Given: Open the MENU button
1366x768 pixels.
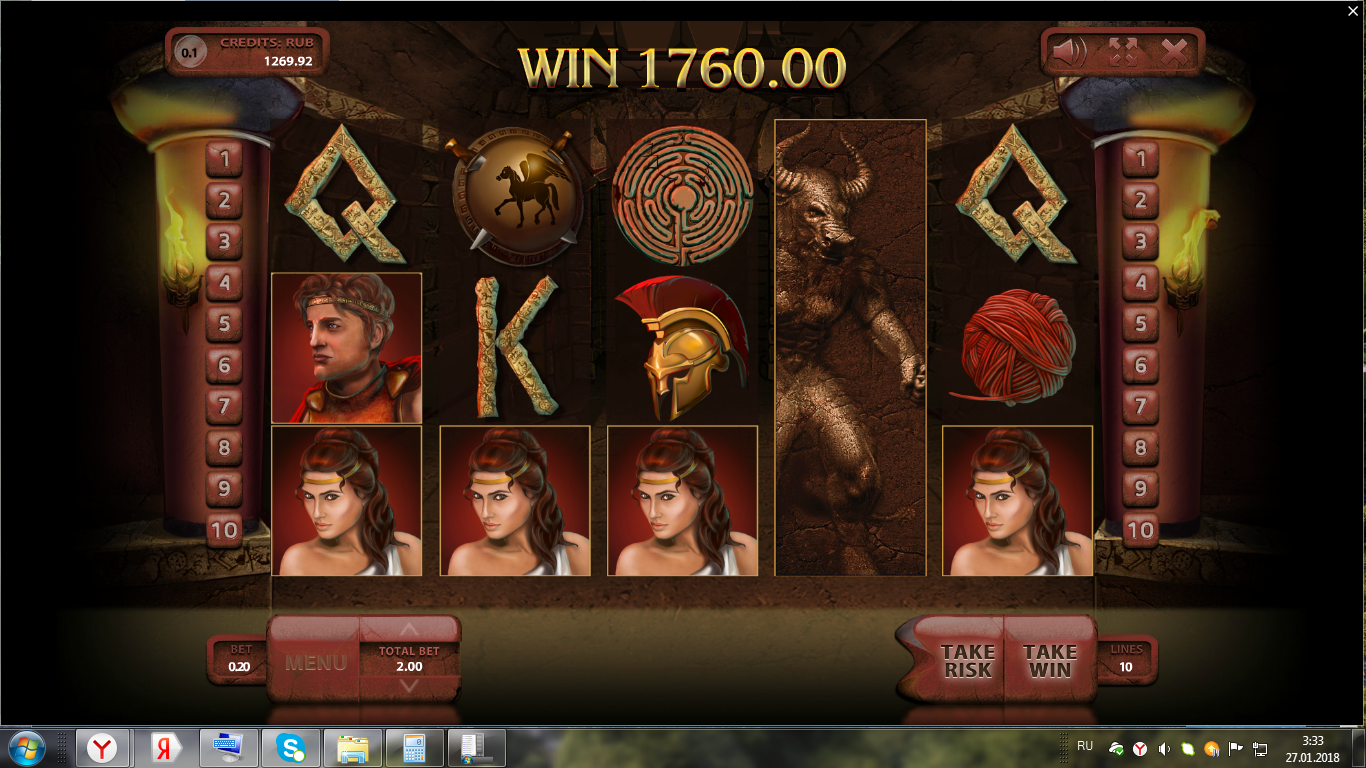Looking at the screenshot, I should (315, 662).
